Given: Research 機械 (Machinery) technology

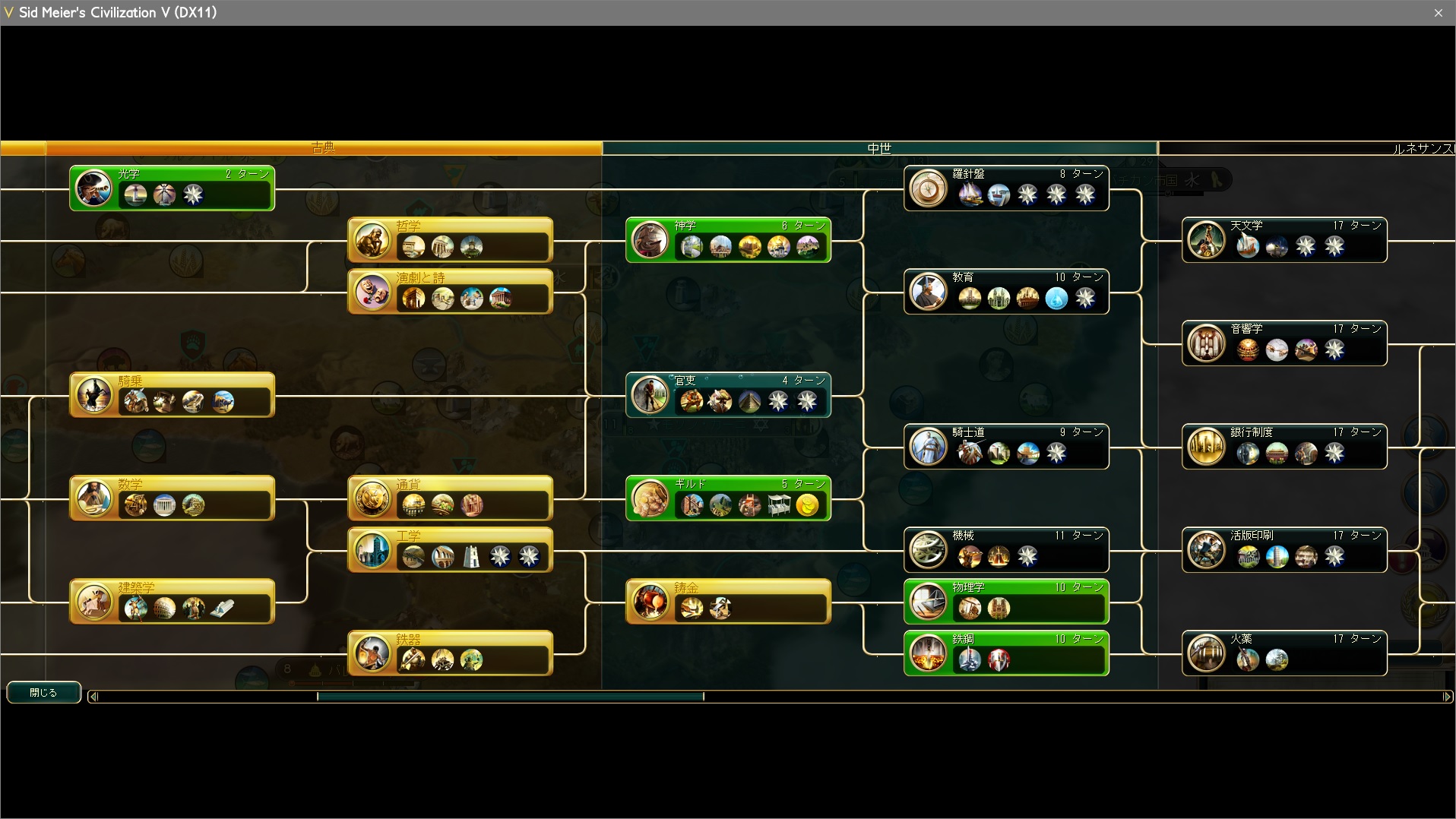Looking at the screenshot, I should [x=1005, y=550].
